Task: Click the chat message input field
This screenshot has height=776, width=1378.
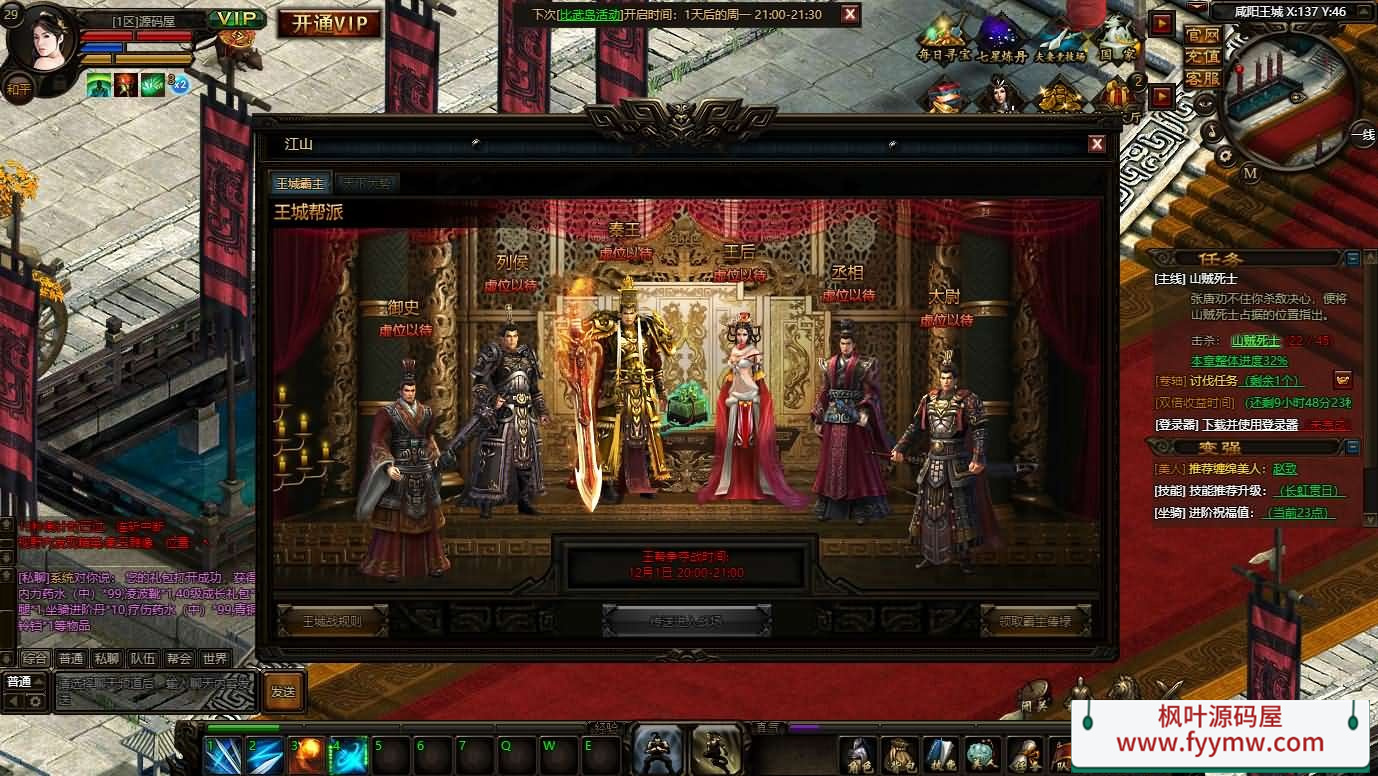Action: pos(155,691)
